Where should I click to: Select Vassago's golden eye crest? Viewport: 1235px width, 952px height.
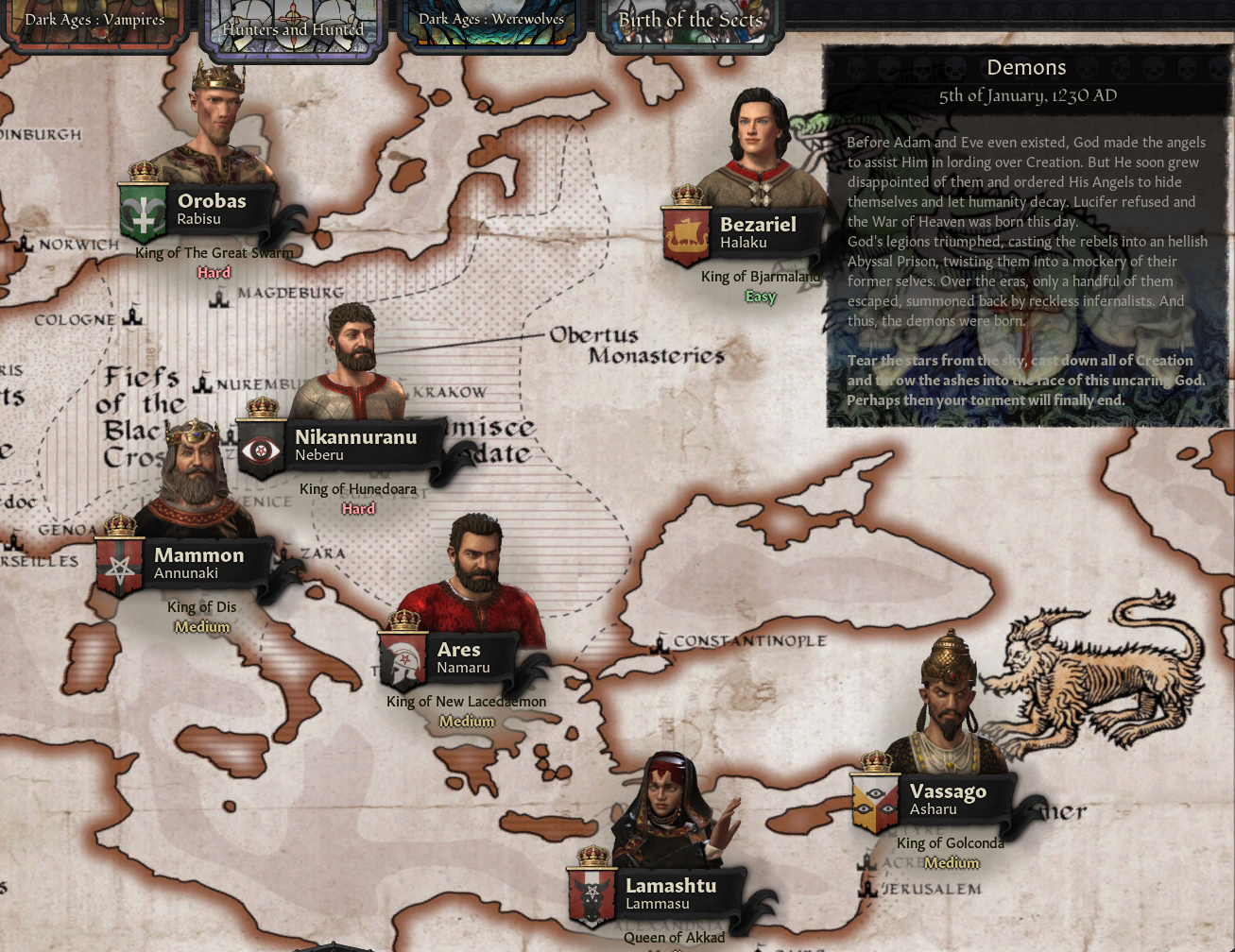coord(875,800)
